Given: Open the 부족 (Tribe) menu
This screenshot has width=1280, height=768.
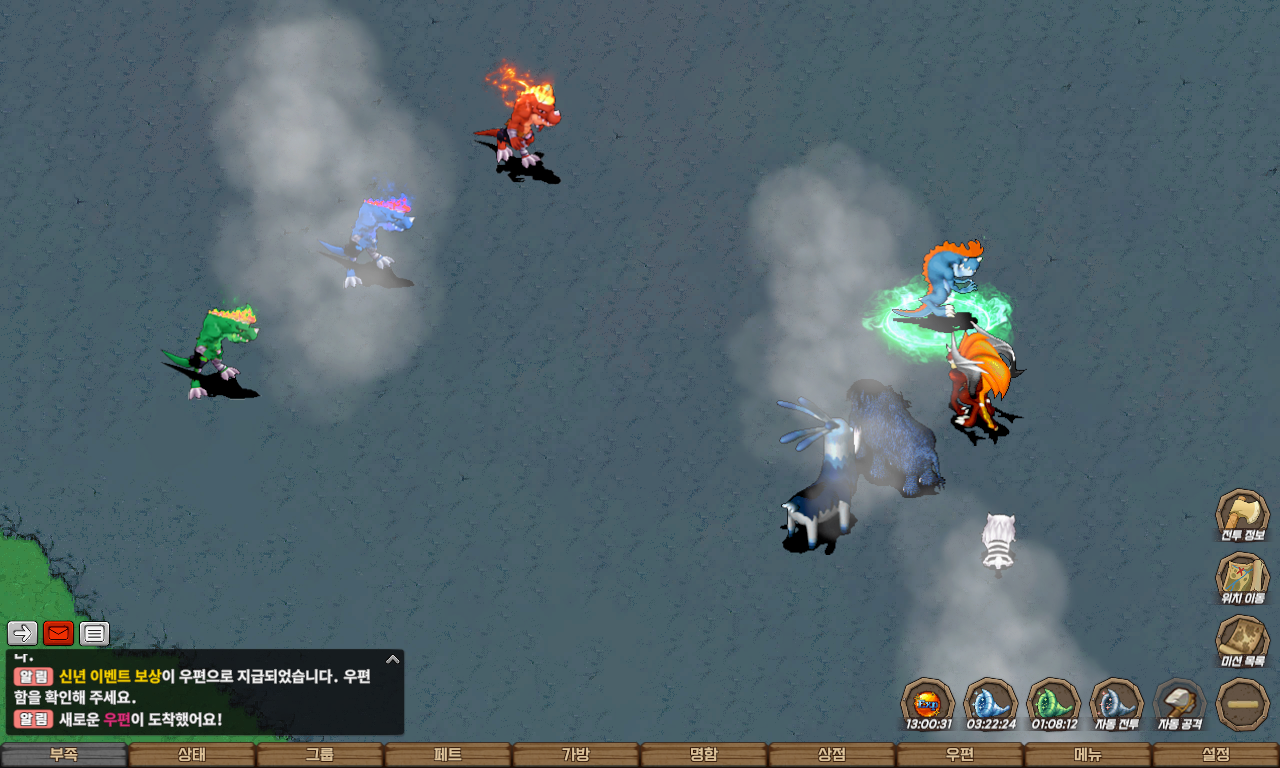Looking at the screenshot, I should click(64, 755).
